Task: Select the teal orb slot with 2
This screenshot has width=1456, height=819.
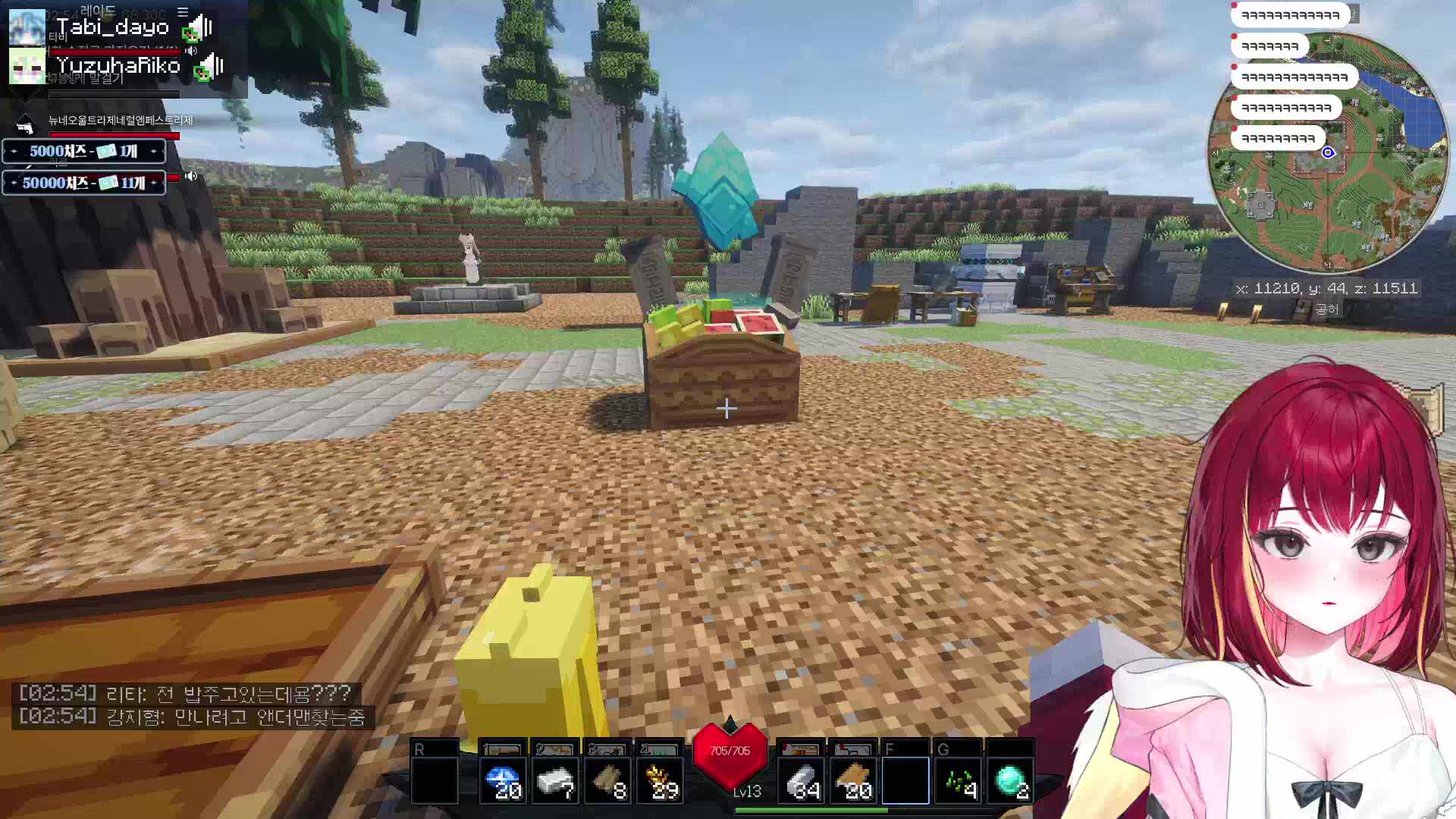Action: coord(1010,780)
